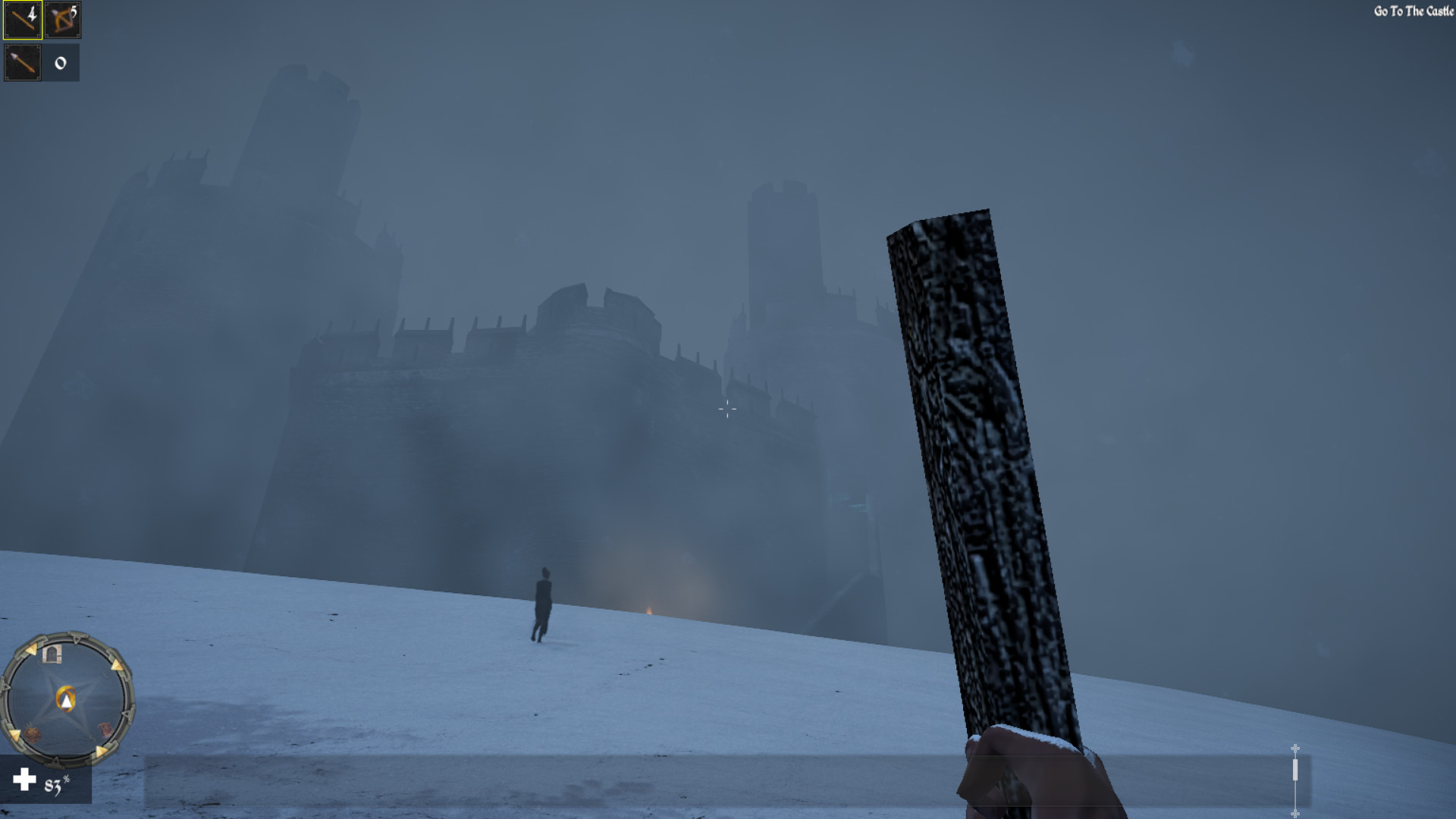Select the spear slot with 0 count
Viewport: 1456px width, 819px height.
coord(21,62)
